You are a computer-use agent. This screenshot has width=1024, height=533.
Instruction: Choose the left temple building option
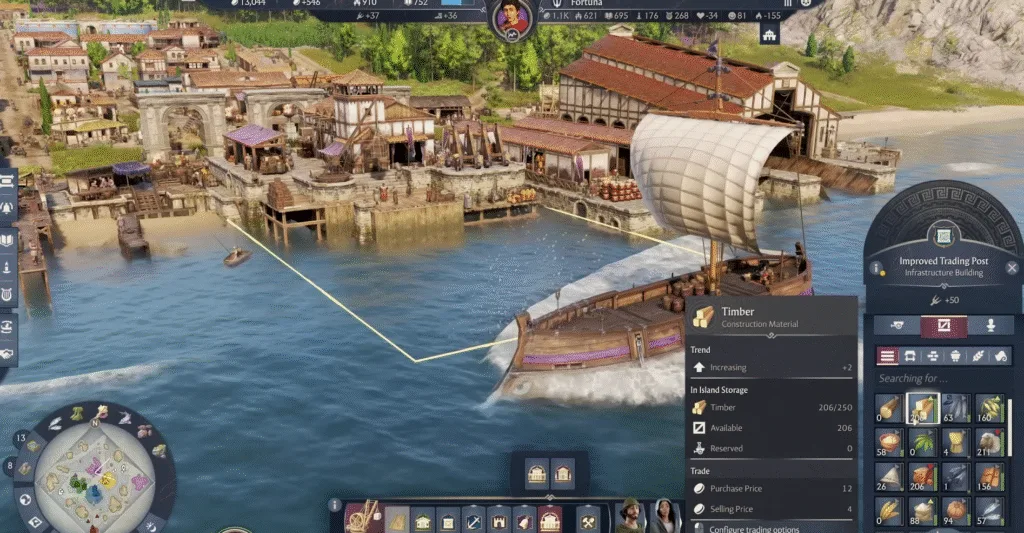[537, 474]
